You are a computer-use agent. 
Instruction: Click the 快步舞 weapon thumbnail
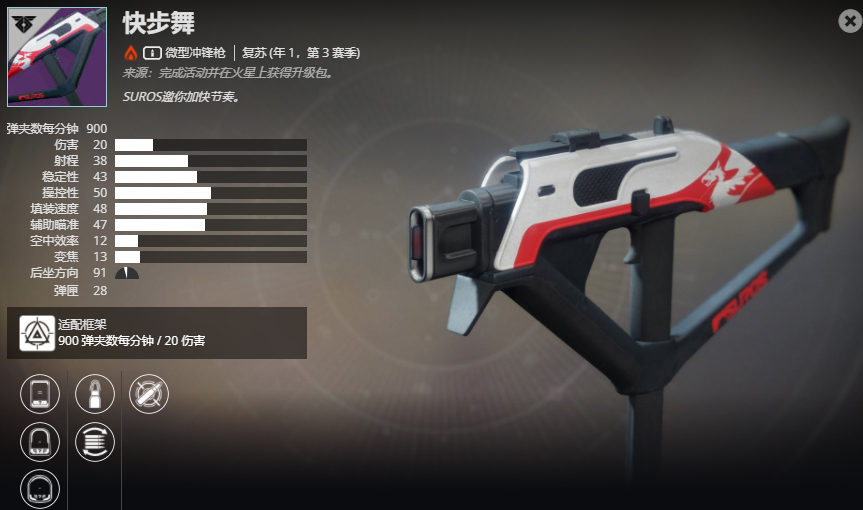(57, 57)
